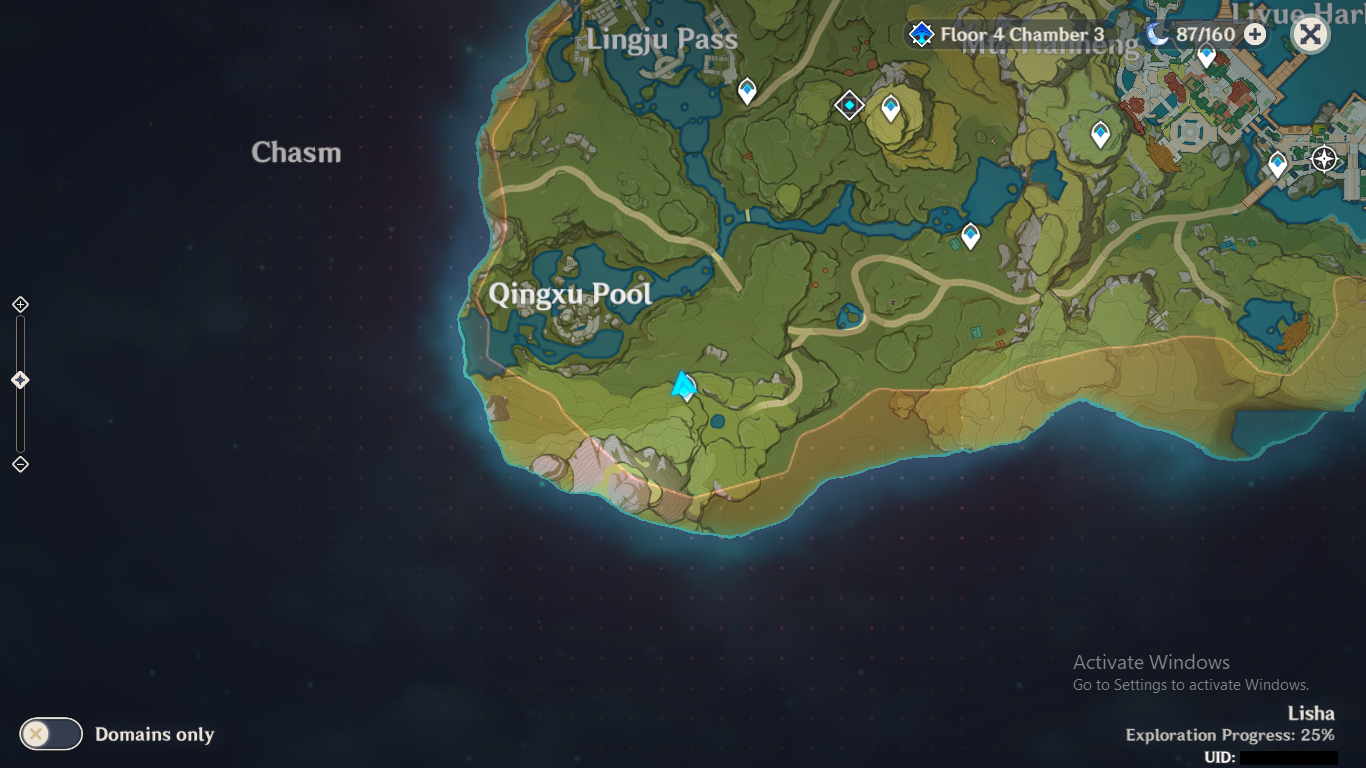1366x768 pixels.
Task: Zoom out with the map minus button
Action: click(x=20, y=464)
